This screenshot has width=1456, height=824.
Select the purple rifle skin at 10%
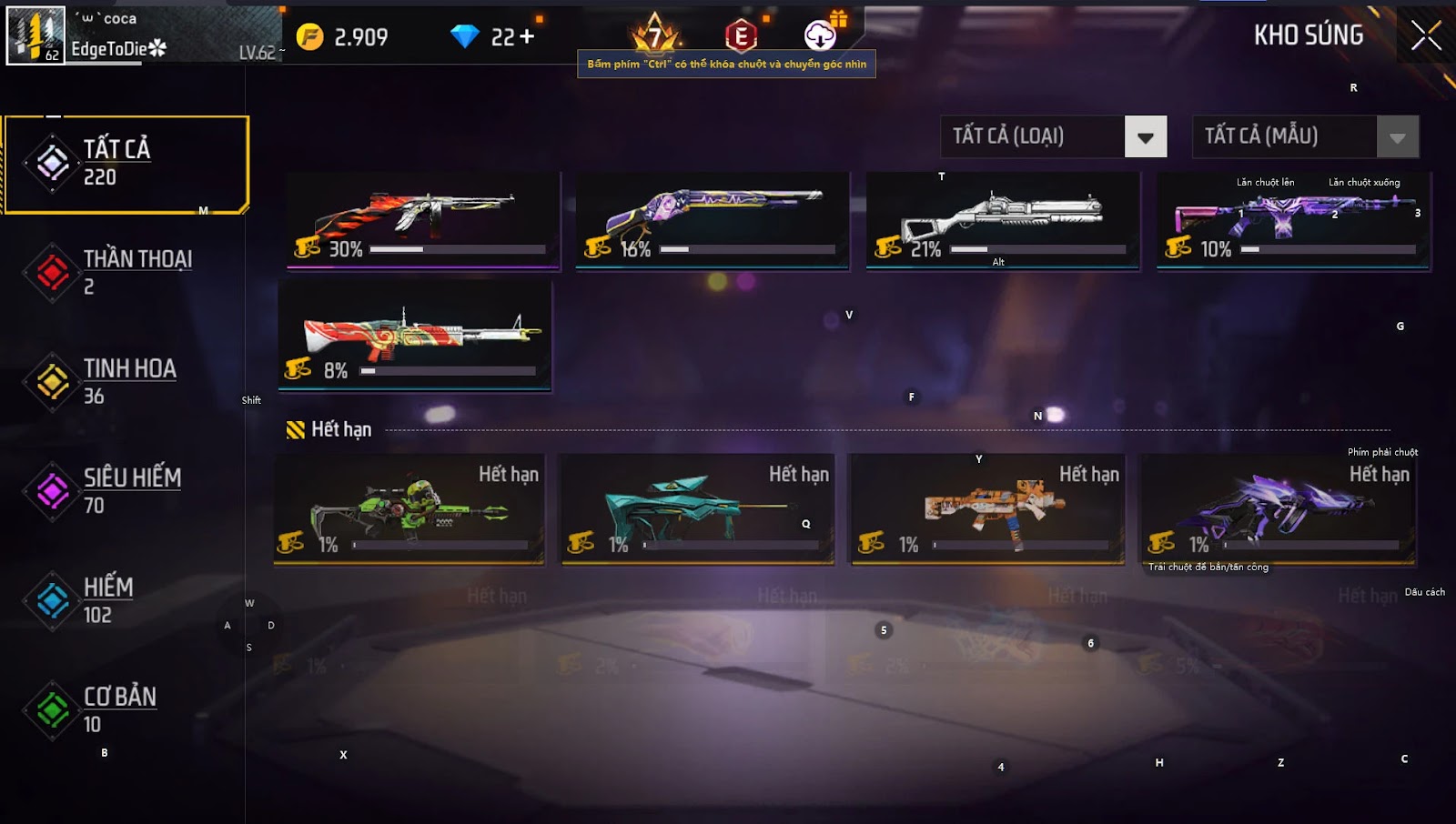(1293, 220)
